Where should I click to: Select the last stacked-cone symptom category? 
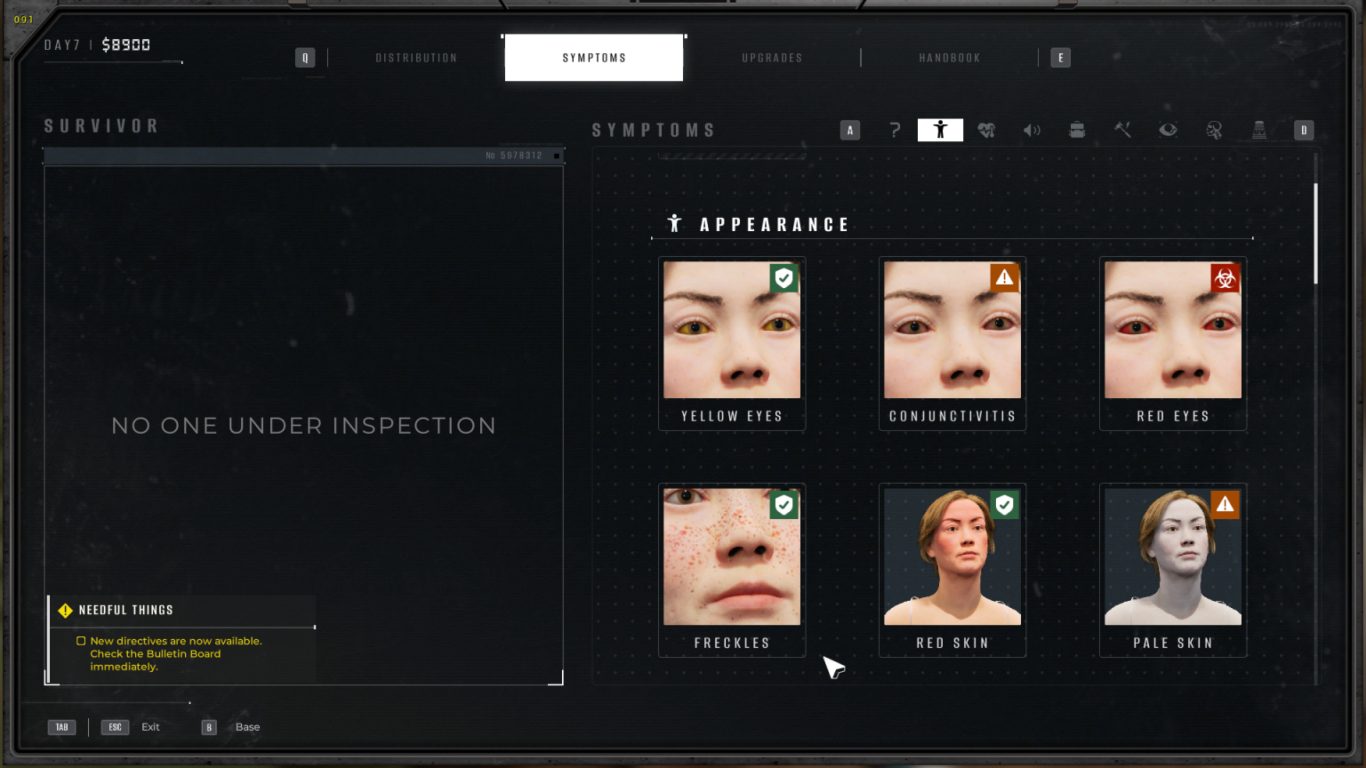1259,130
